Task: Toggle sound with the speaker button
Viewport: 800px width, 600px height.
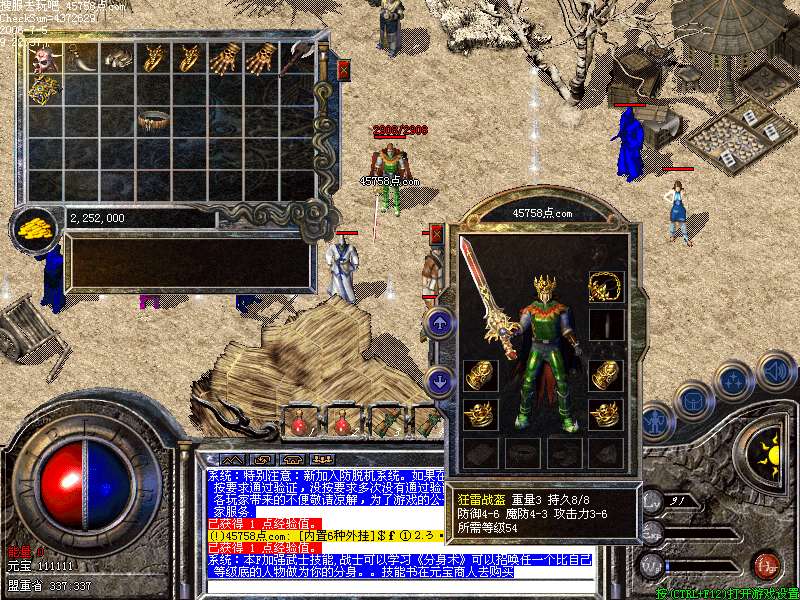Action: [774, 371]
